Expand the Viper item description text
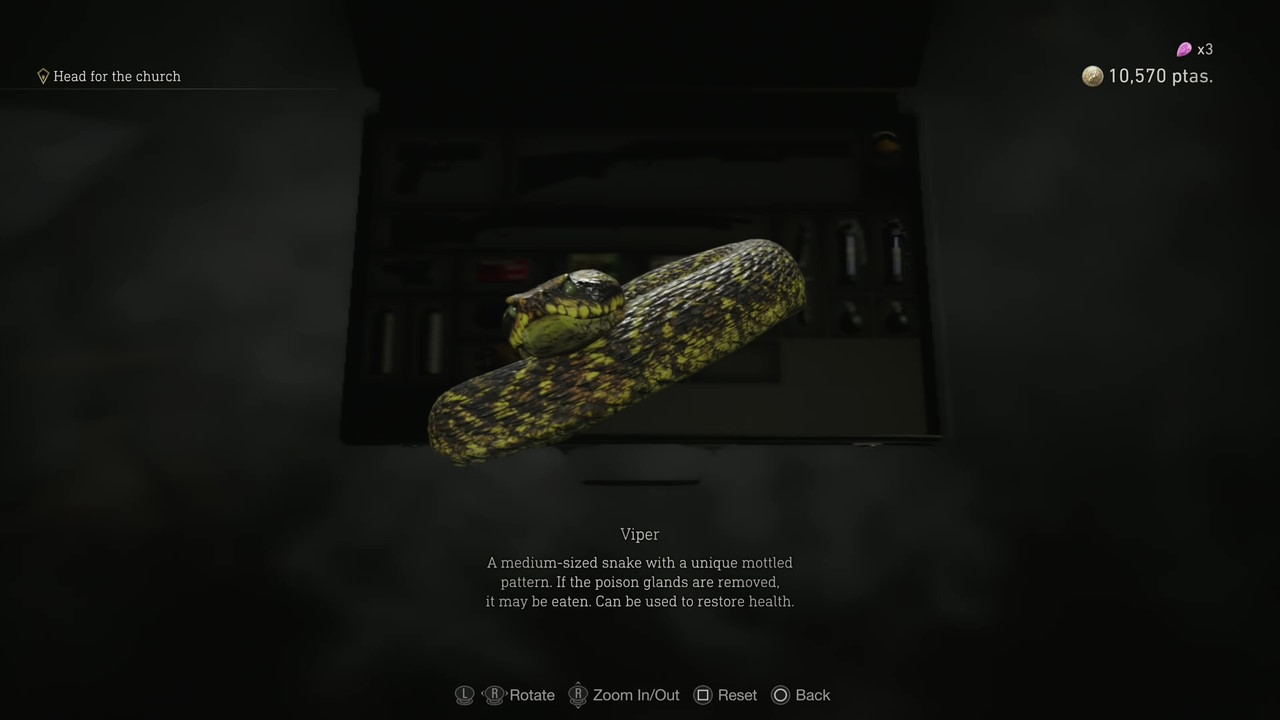 639,582
